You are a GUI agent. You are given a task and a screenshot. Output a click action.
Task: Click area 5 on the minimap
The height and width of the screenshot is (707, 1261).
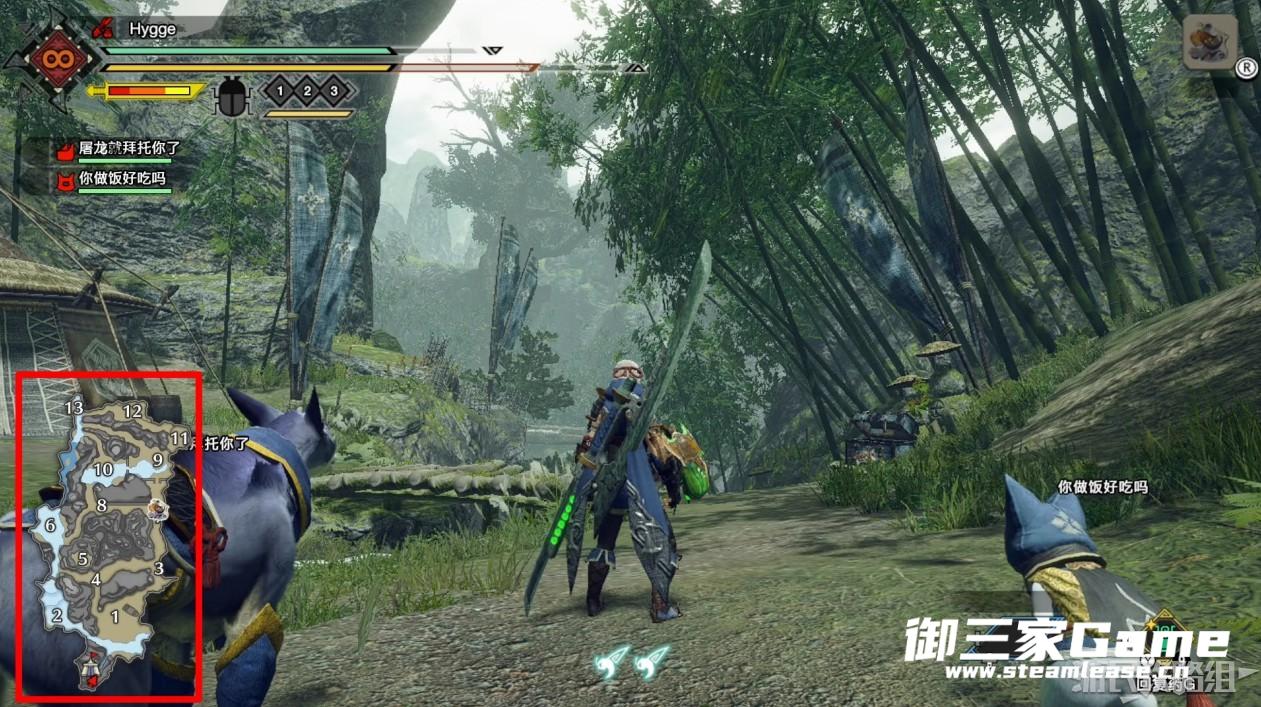83,559
